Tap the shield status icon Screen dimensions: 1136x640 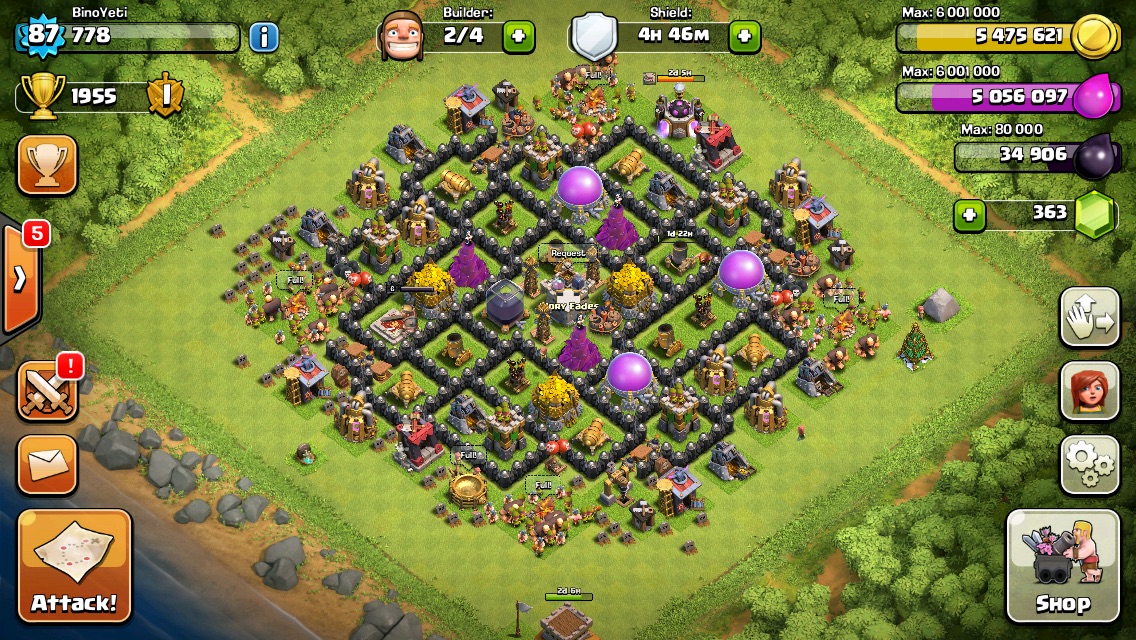(592, 37)
